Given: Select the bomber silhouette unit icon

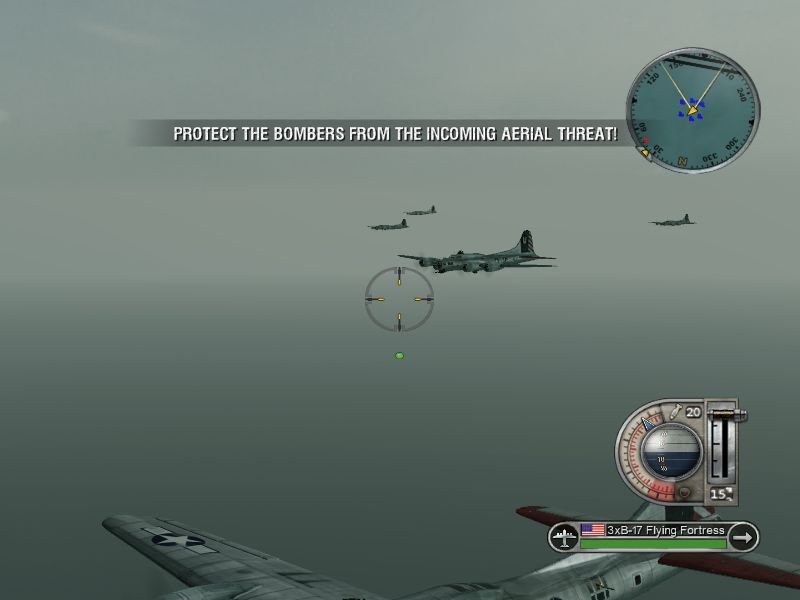Looking at the screenshot, I should coord(563,537).
